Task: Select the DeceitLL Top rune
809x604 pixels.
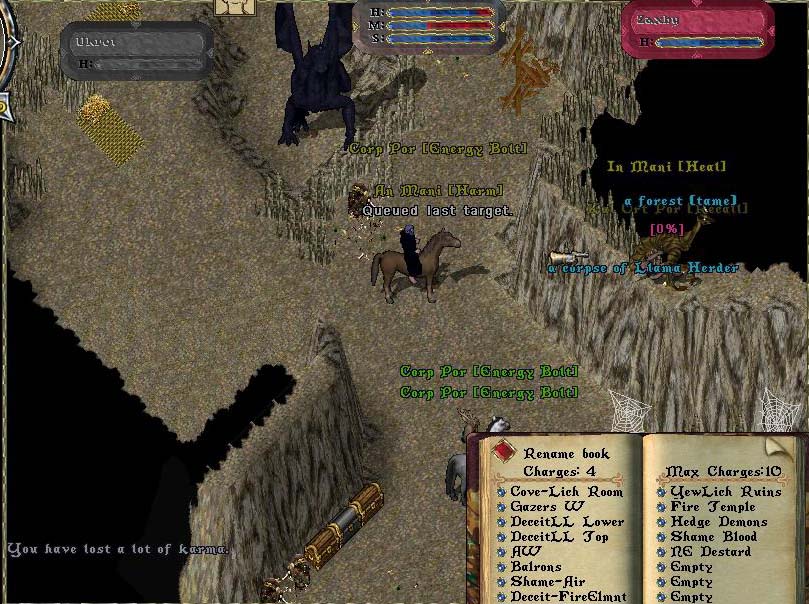Action: pyautogui.click(x=558, y=537)
